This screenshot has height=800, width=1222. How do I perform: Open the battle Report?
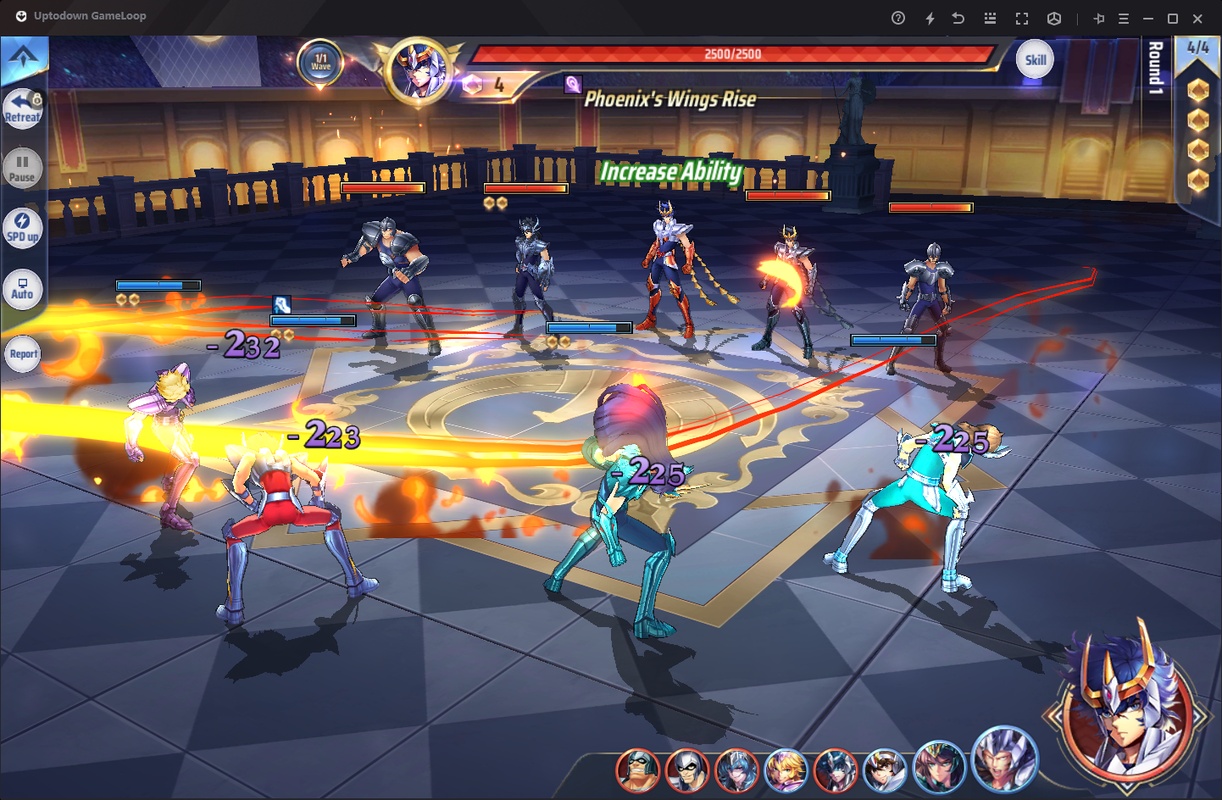coord(22,353)
